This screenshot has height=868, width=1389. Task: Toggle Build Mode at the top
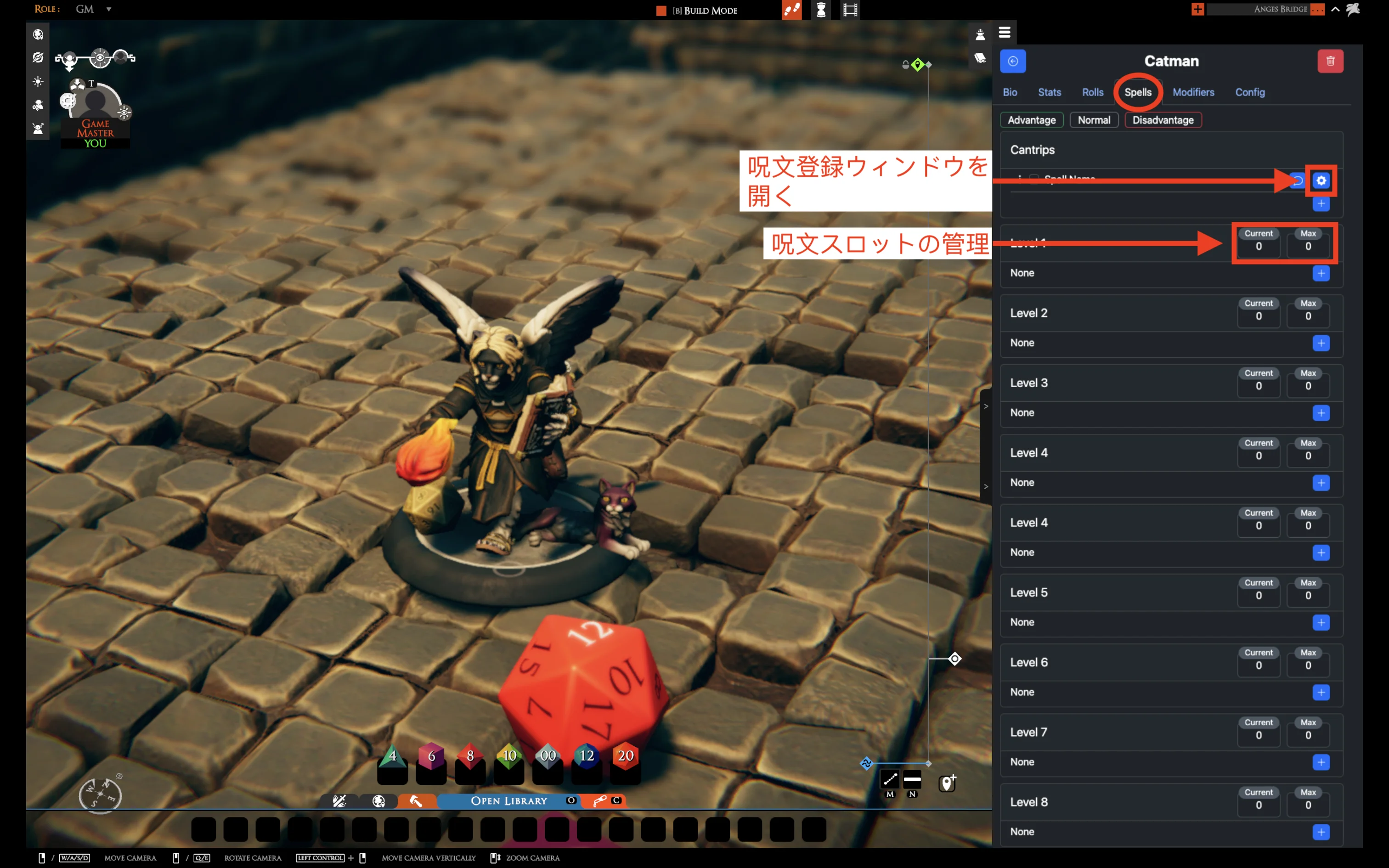tap(699, 10)
